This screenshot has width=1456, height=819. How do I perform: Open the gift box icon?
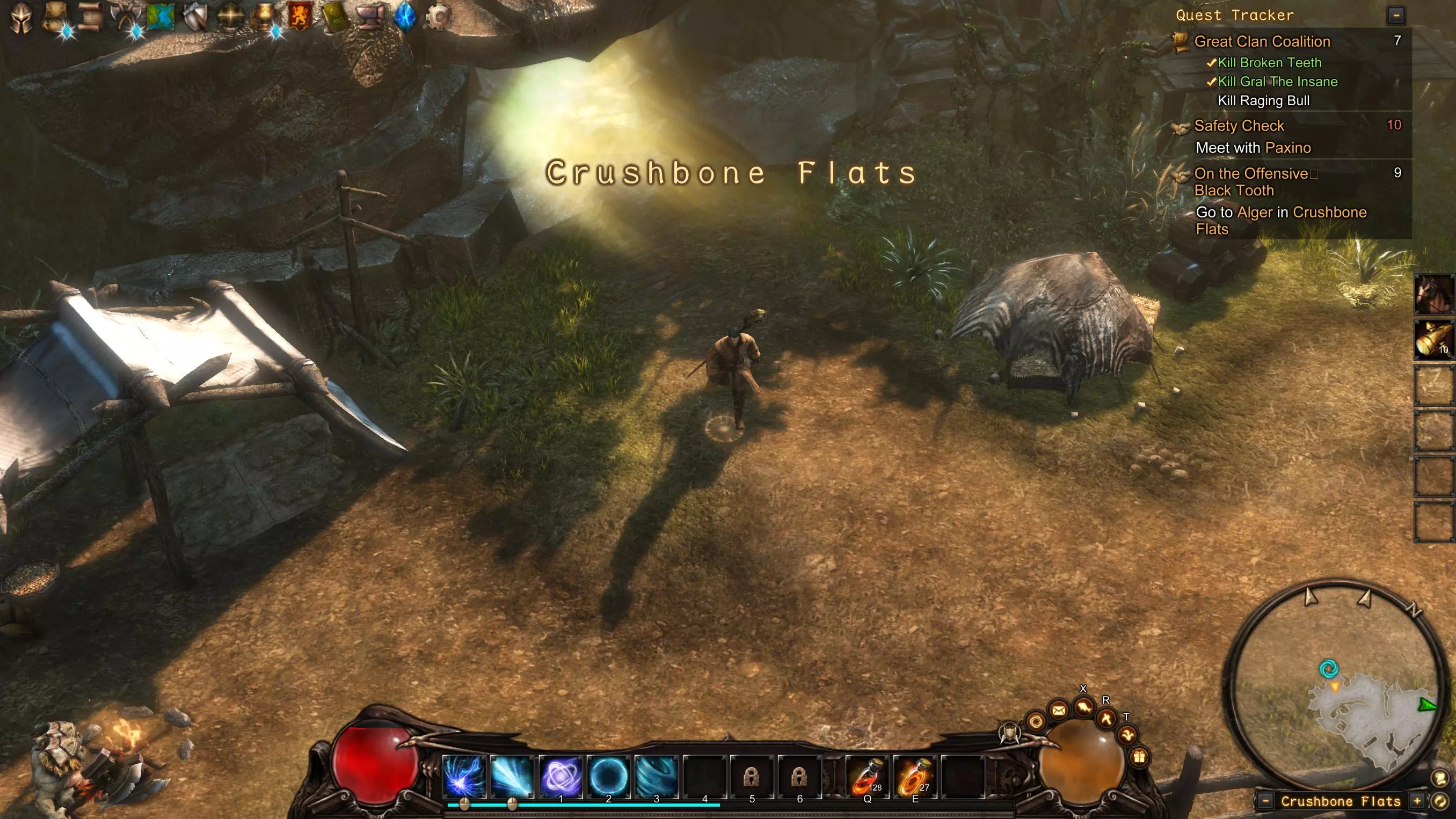pos(1139,756)
